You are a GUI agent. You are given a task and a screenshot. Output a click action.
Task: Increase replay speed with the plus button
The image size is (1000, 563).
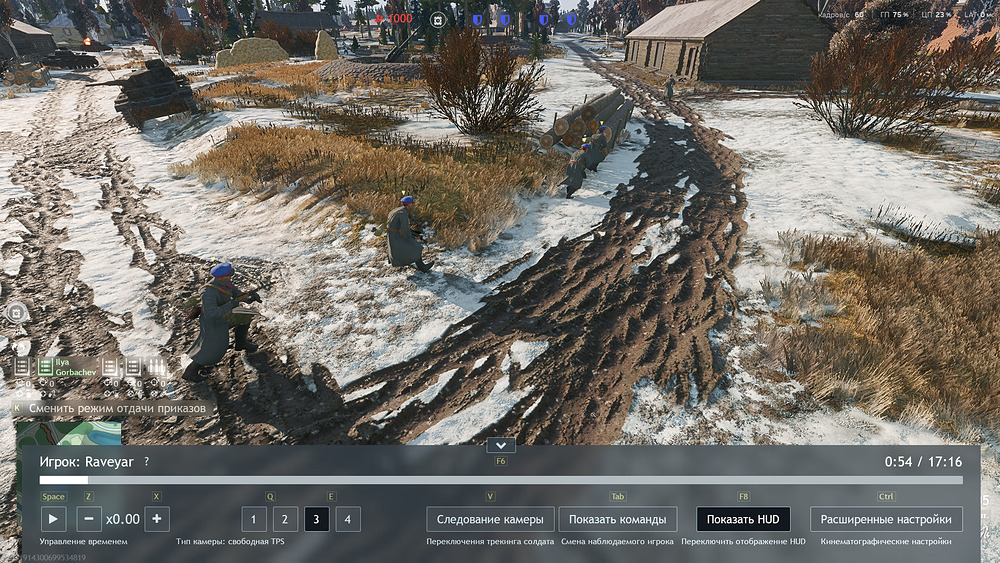156,519
